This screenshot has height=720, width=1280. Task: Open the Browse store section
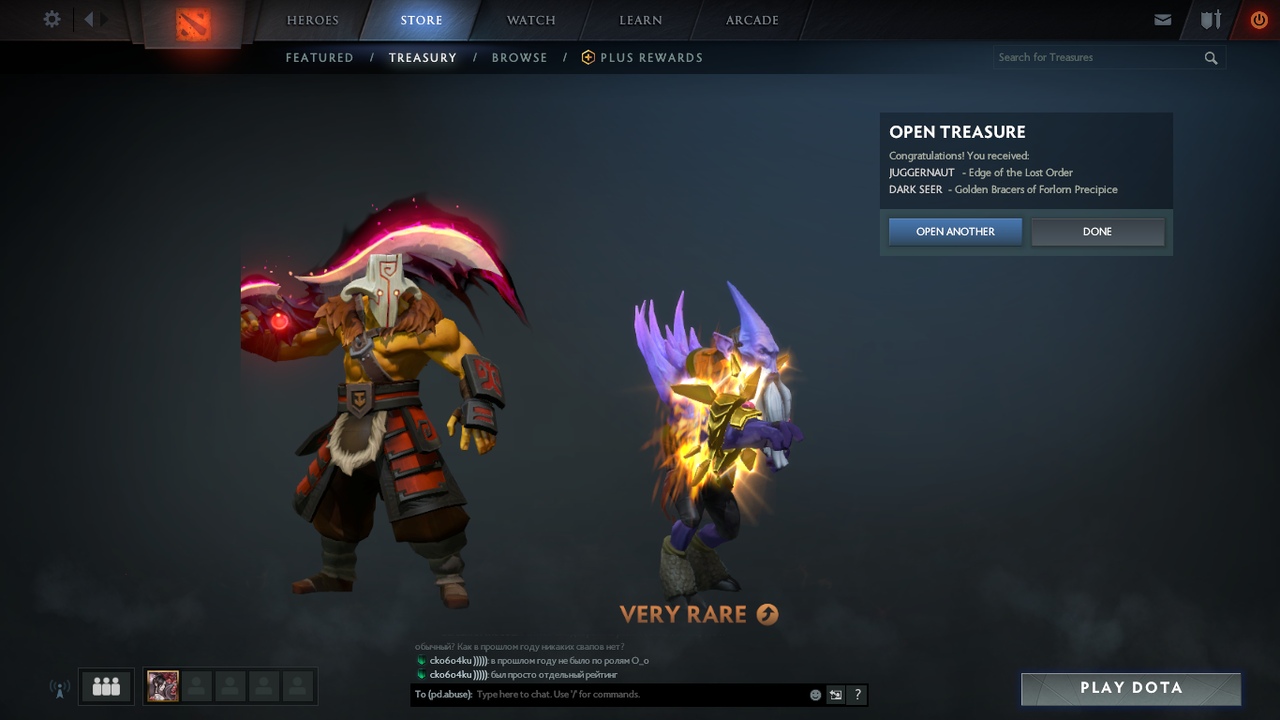pos(519,58)
